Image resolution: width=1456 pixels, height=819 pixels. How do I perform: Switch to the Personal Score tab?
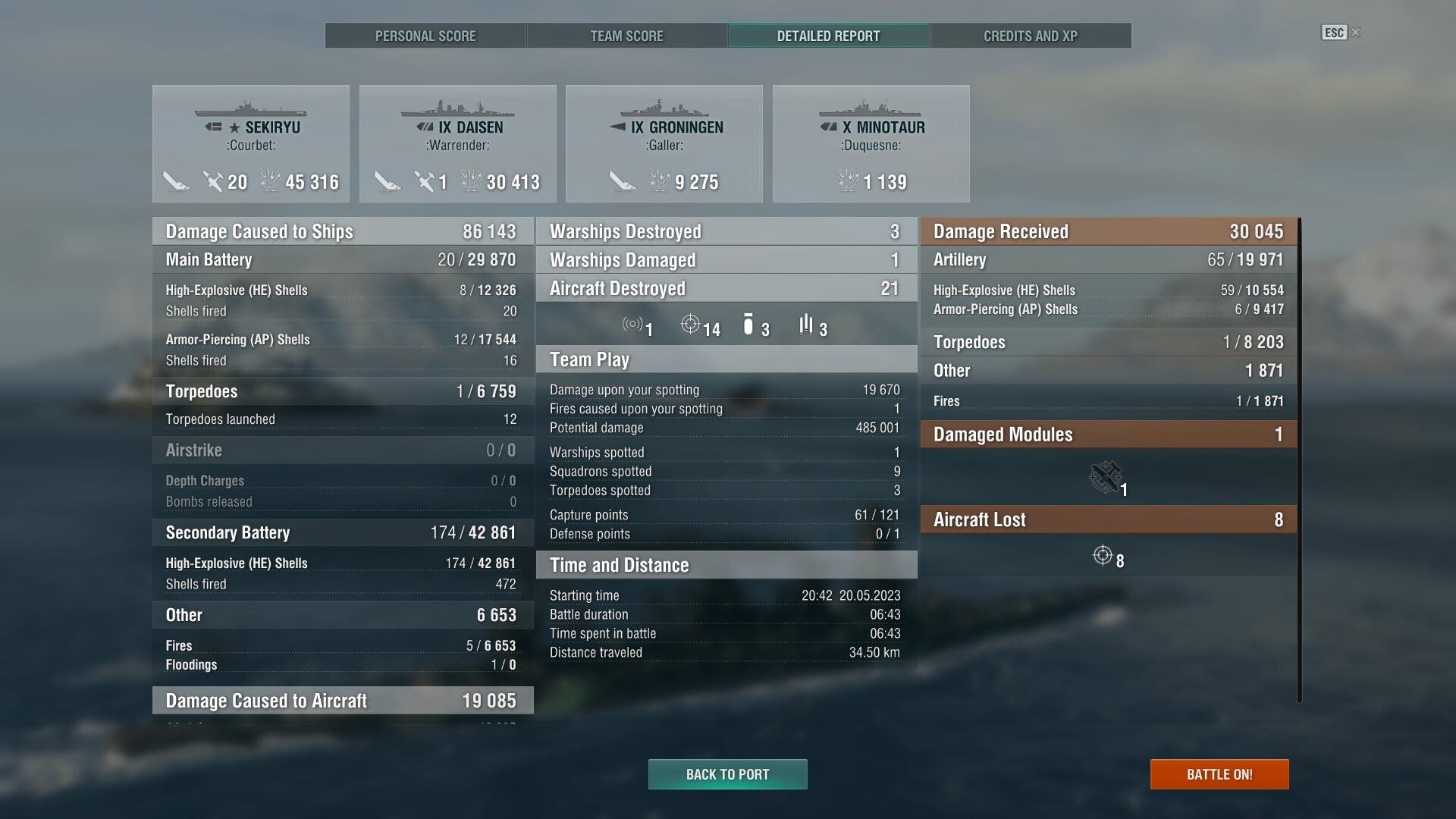coord(425,36)
